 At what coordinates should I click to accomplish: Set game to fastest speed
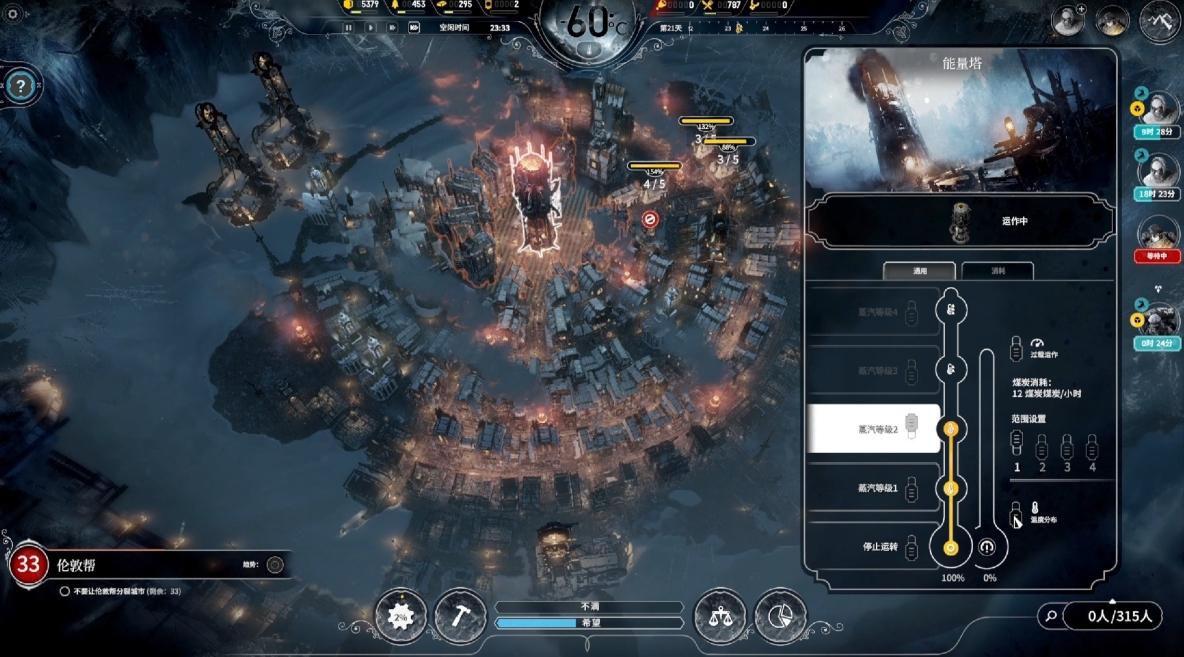point(413,27)
